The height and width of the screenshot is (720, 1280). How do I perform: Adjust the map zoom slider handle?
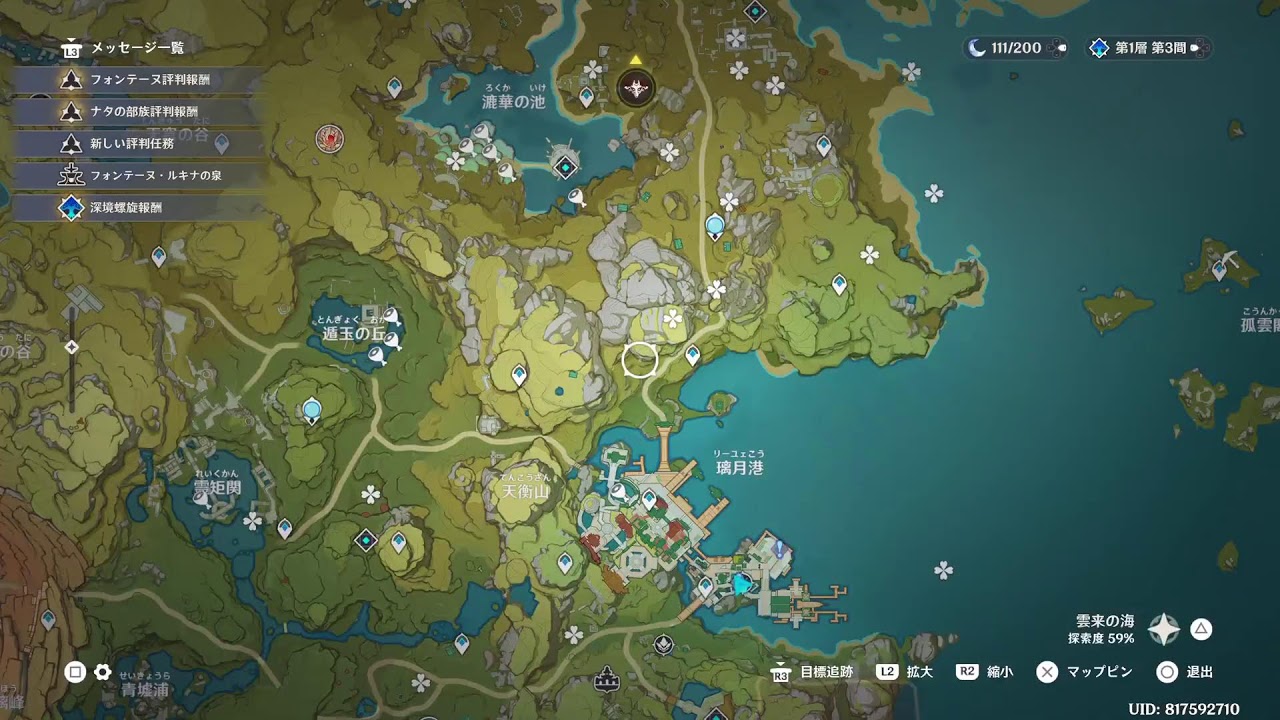(x=72, y=347)
